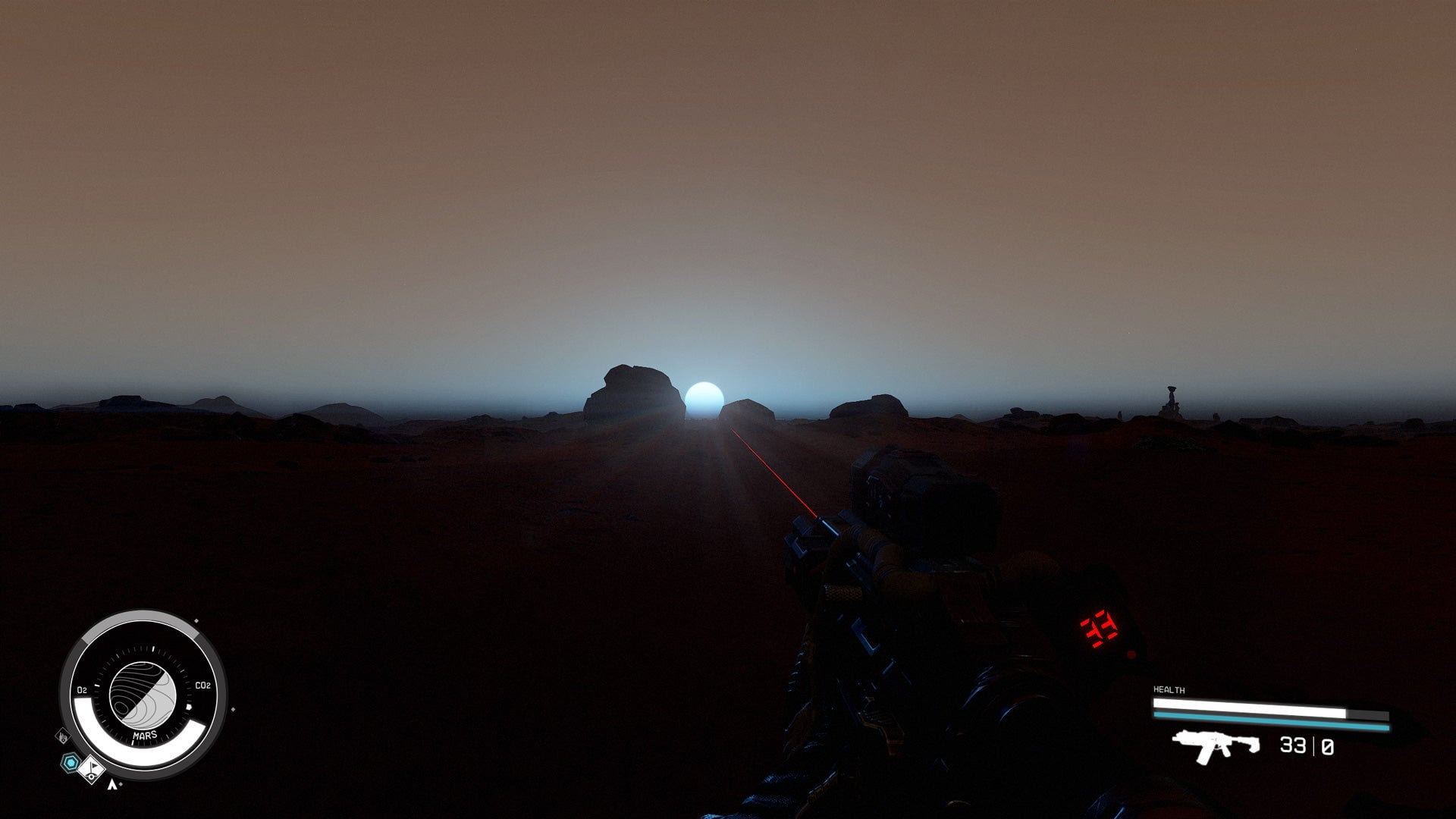Click the ammo count number 33

[1292, 746]
